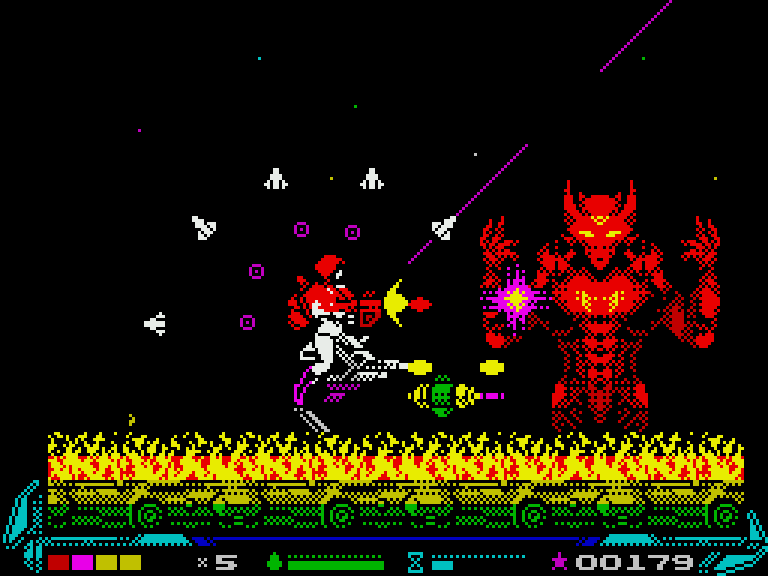768x576 pixels.
Task: Click the green grenade icon
Action: coord(275,561)
